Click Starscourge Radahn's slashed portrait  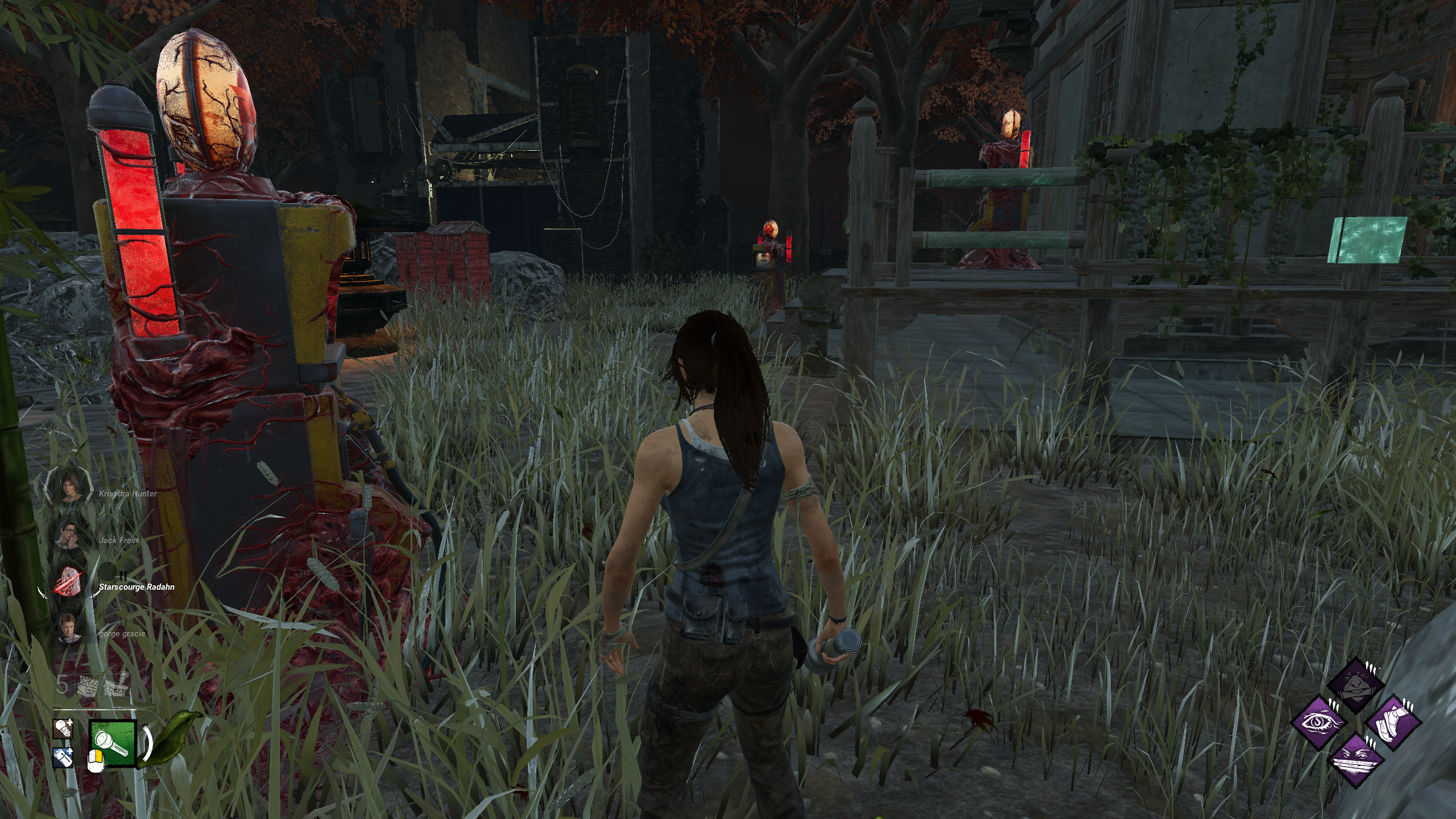(71, 582)
